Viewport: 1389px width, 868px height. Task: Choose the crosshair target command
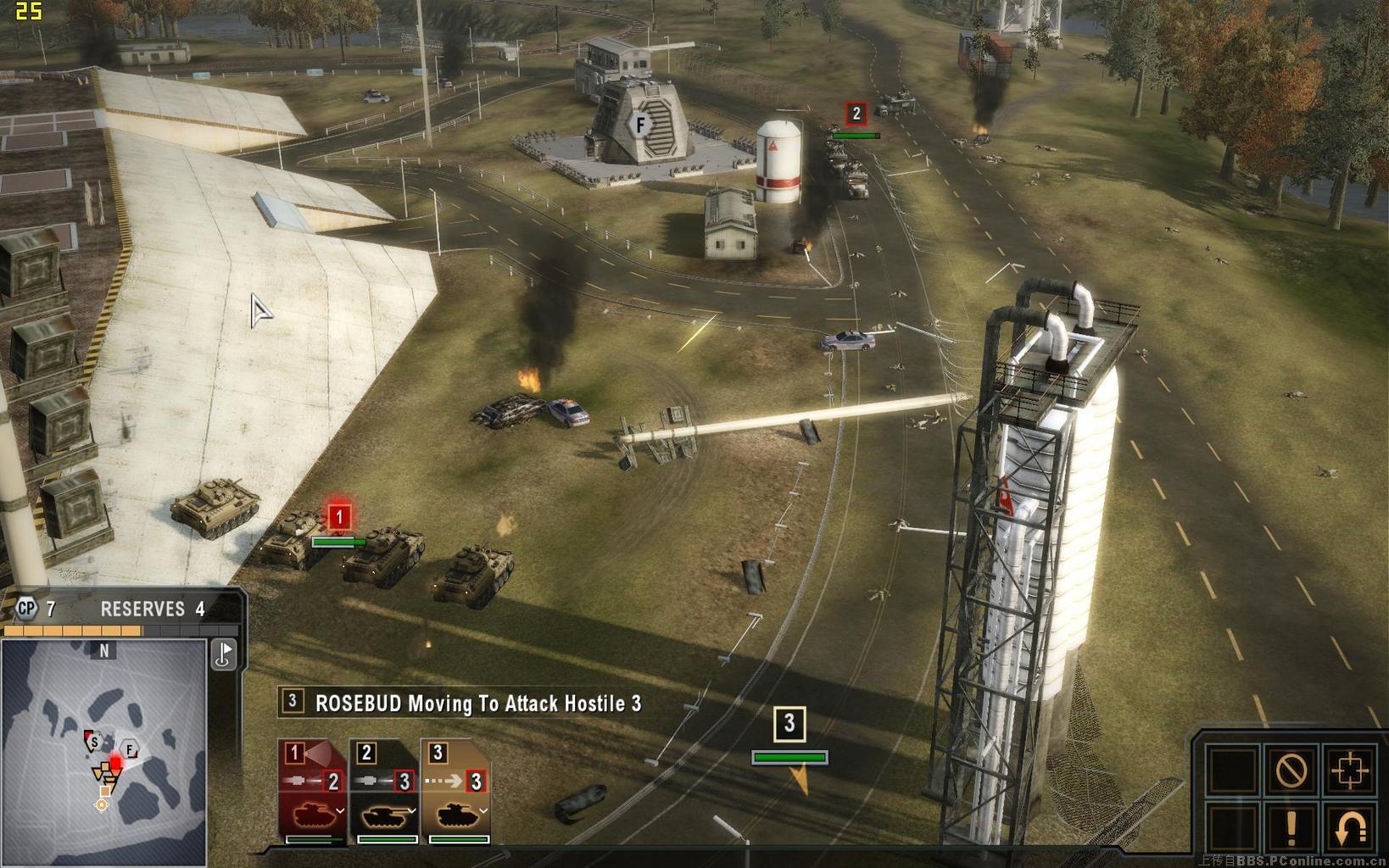point(1349,771)
